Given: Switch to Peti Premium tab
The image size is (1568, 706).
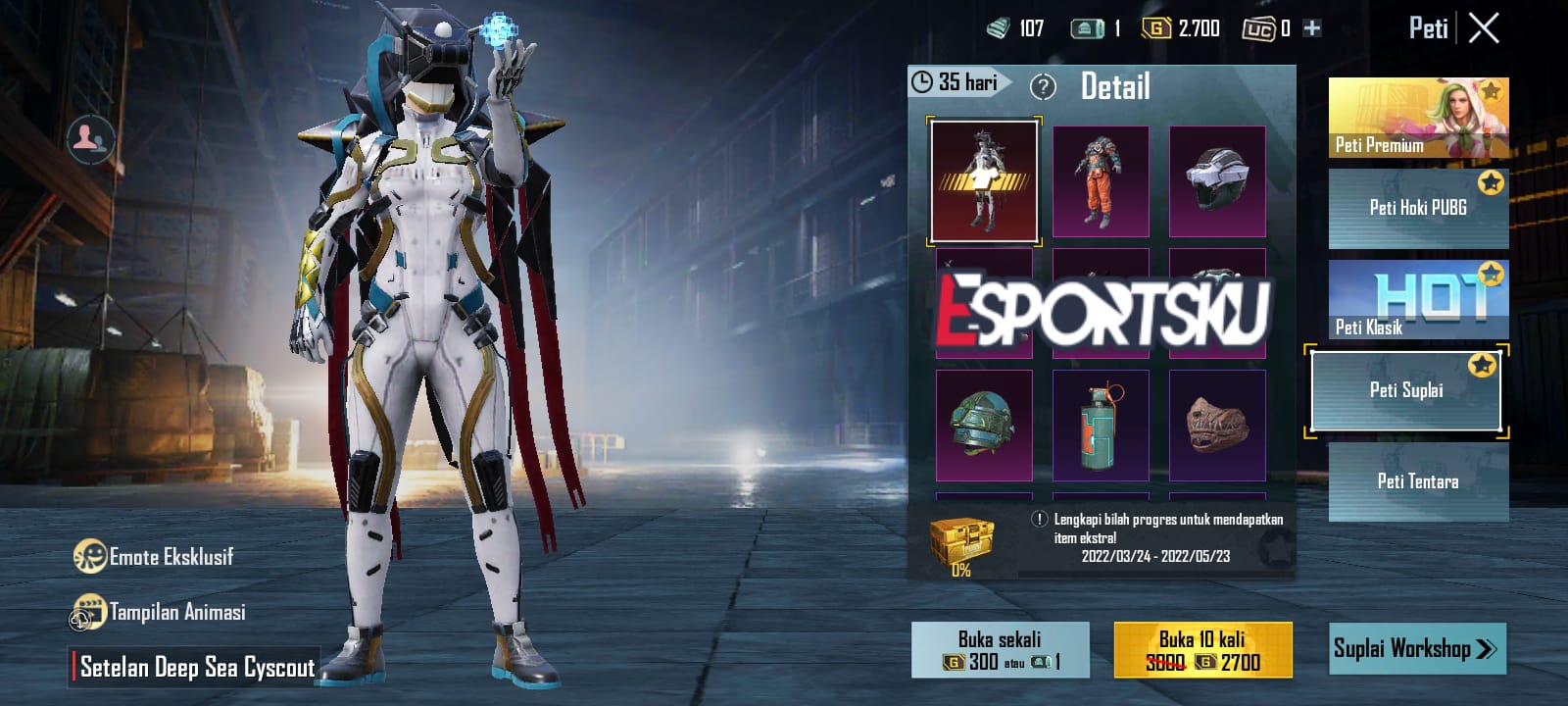Looking at the screenshot, I should pos(1418,118).
